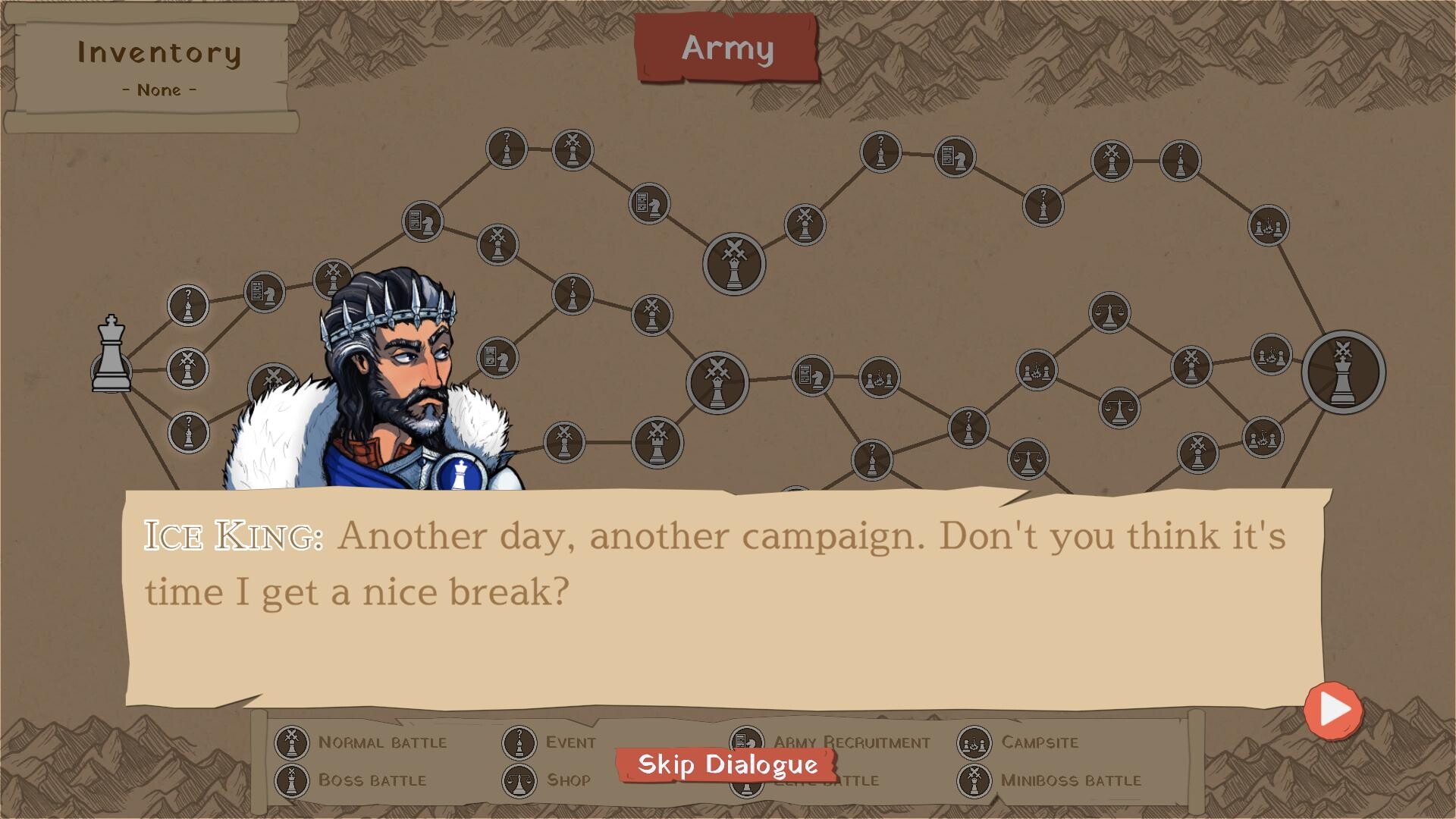Select the Campsite icon in the legend
This screenshot has width=1456, height=819.
(973, 742)
